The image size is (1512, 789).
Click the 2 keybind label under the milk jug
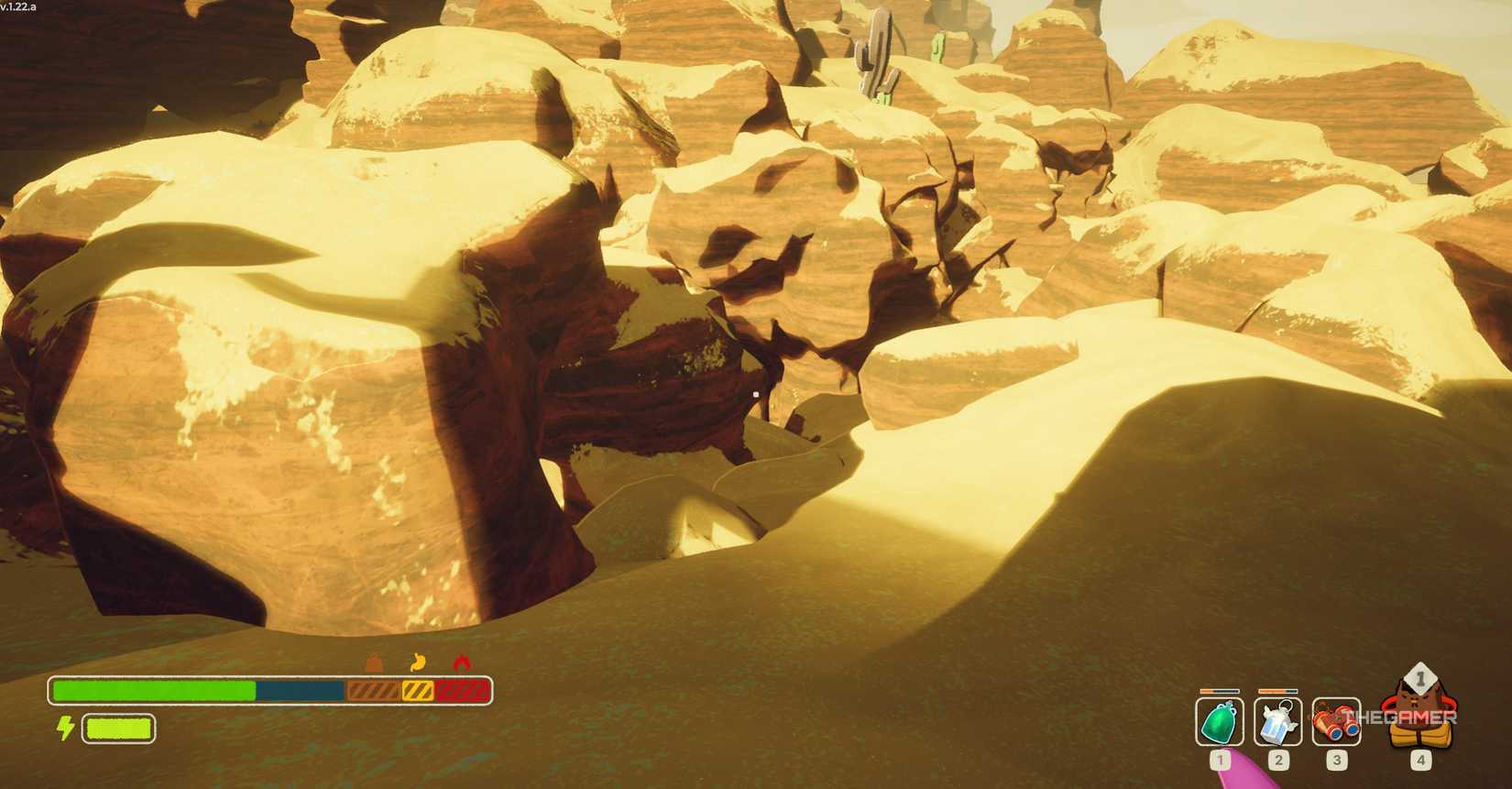[1277, 761]
